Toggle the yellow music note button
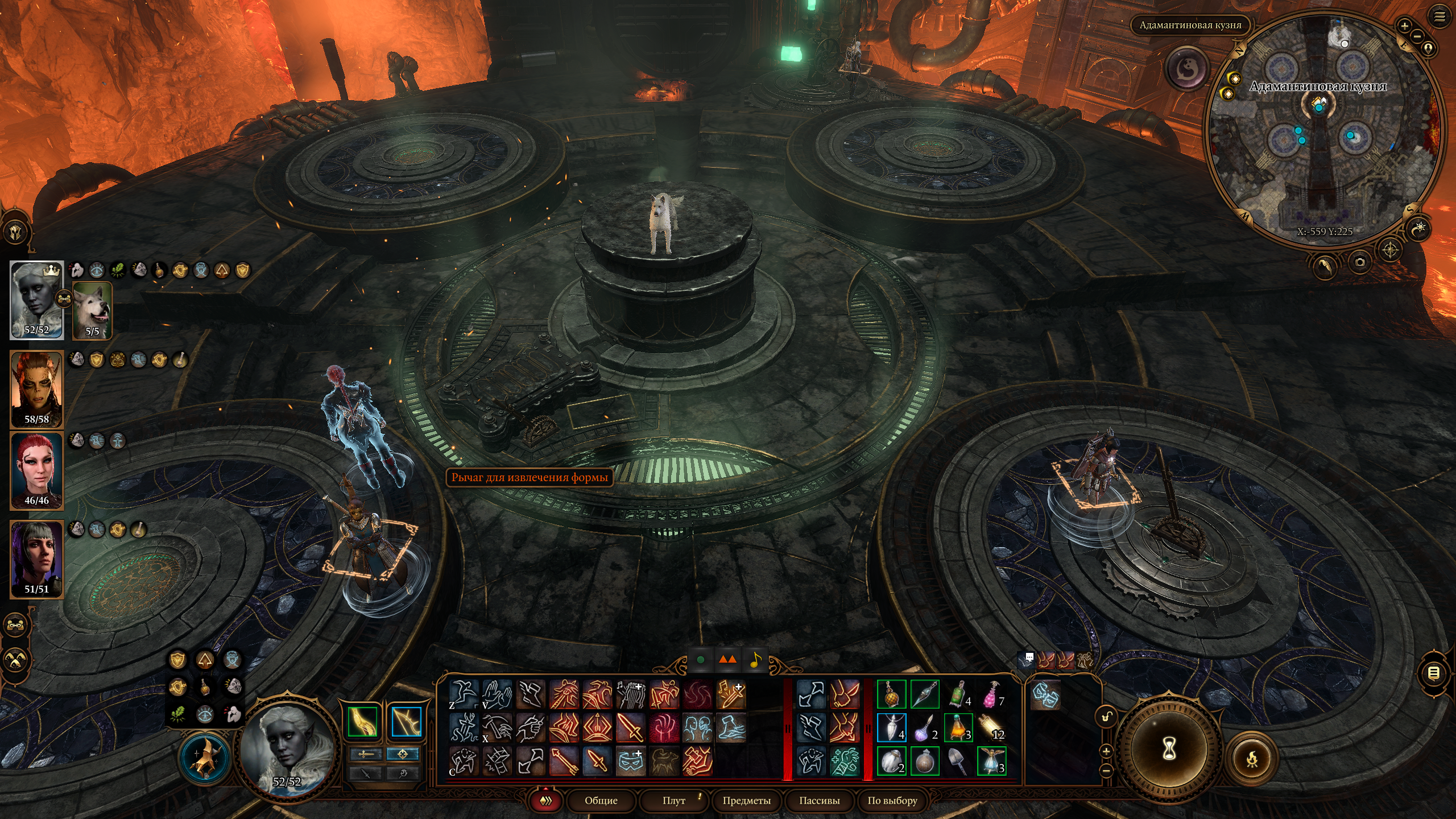1456x819 pixels. pos(755,660)
